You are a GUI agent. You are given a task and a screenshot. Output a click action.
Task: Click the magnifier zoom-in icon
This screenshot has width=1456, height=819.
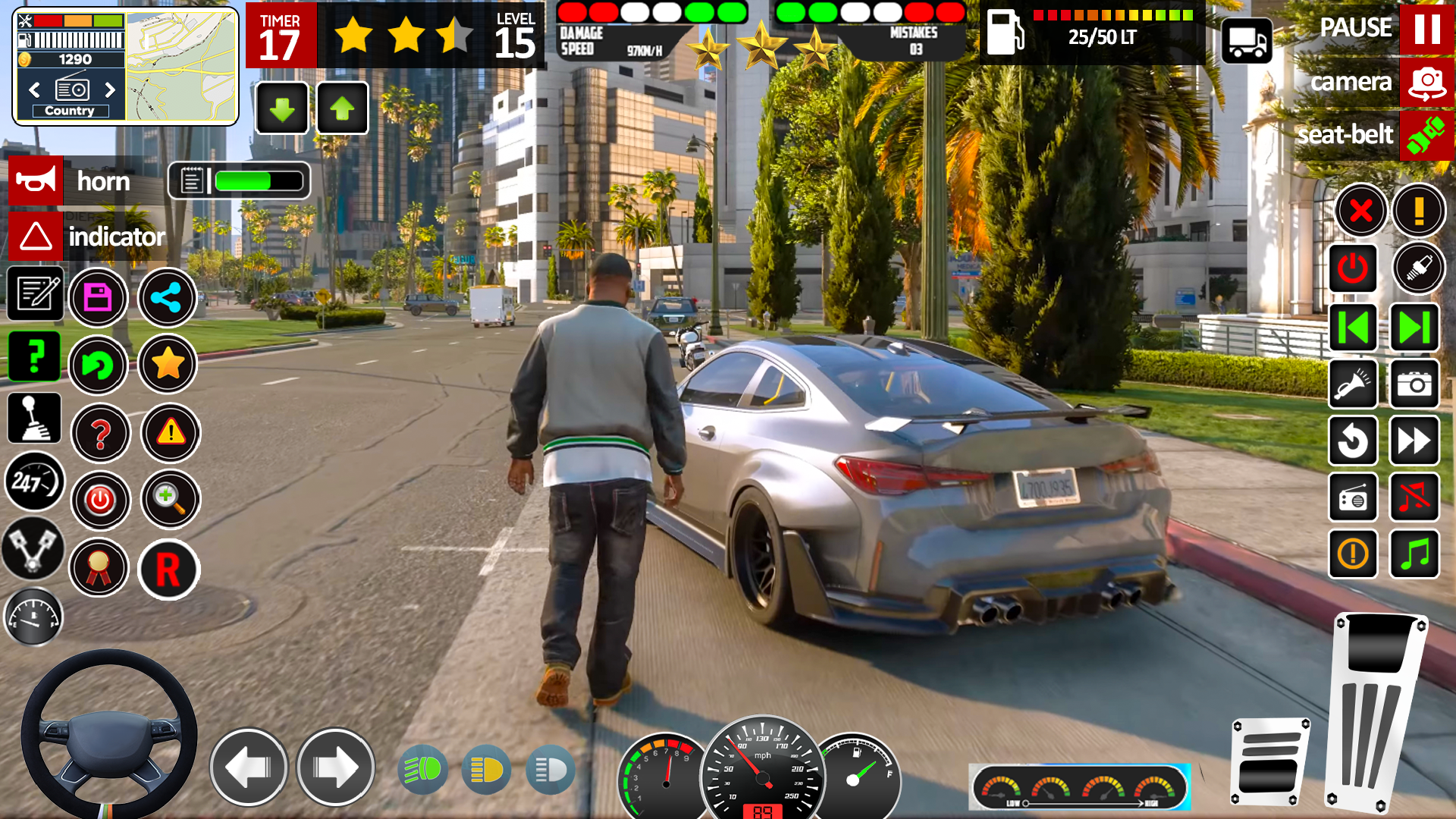click(170, 499)
